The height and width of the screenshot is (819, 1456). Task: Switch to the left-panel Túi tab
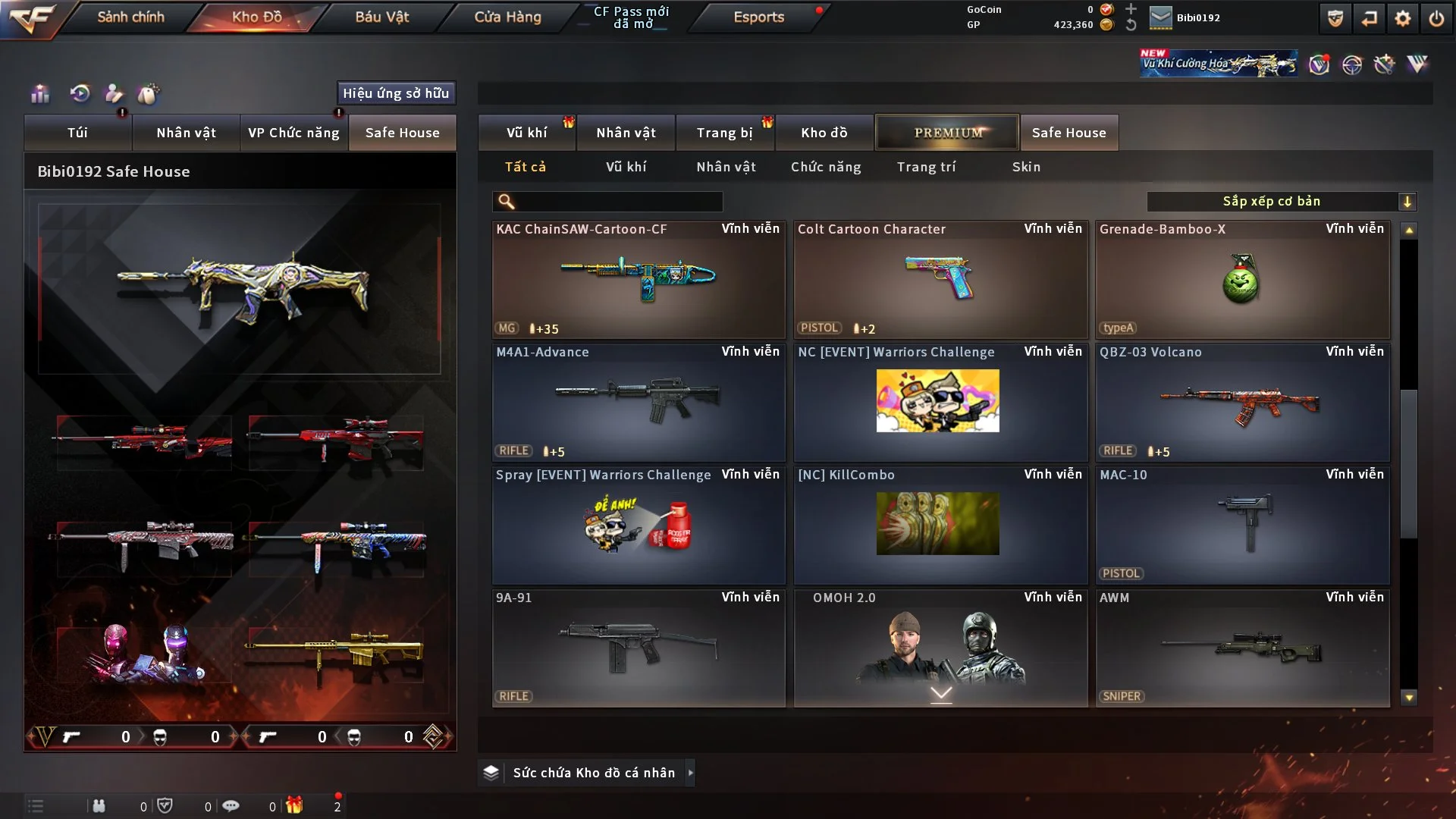(x=77, y=133)
